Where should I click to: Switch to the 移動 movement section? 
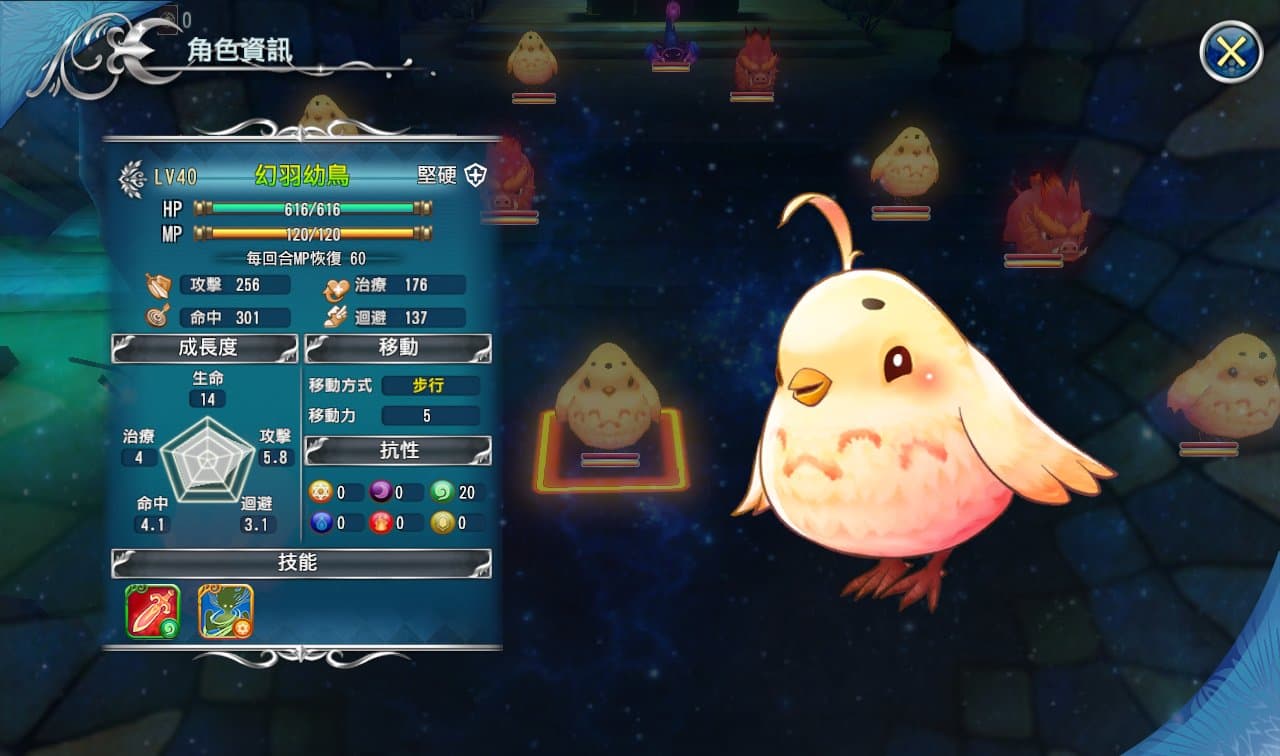[x=397, y=347]
